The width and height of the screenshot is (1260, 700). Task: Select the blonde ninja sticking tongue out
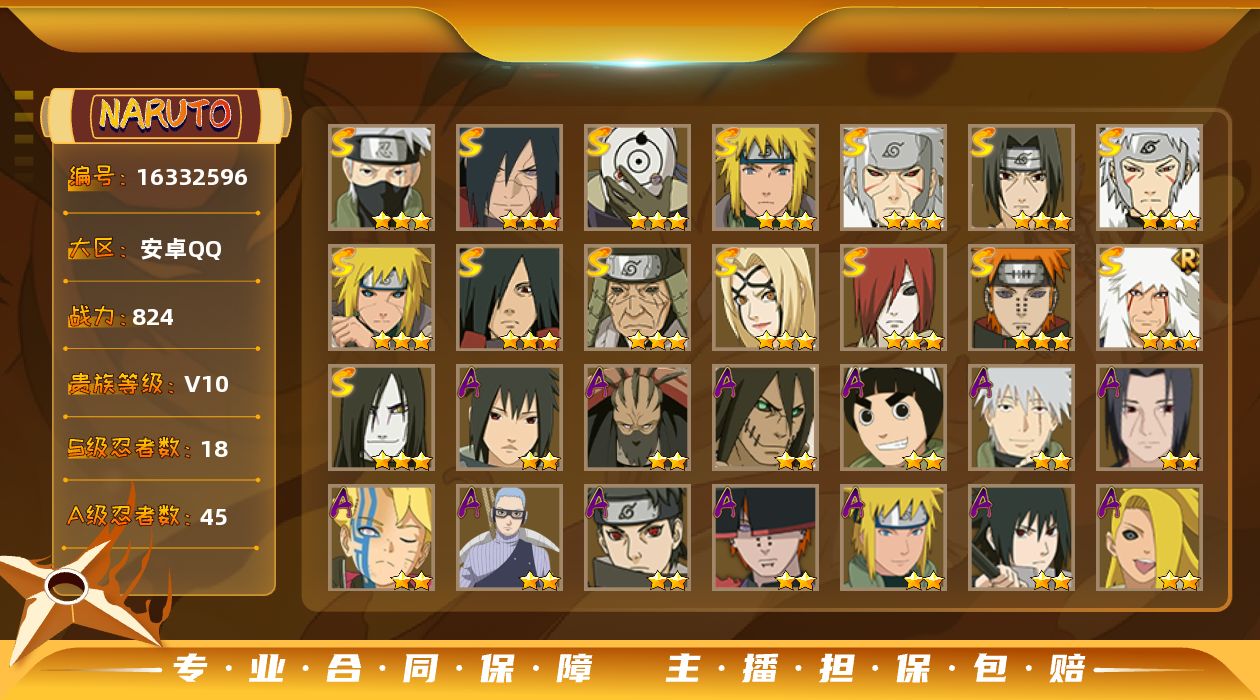click(1149, 537)
